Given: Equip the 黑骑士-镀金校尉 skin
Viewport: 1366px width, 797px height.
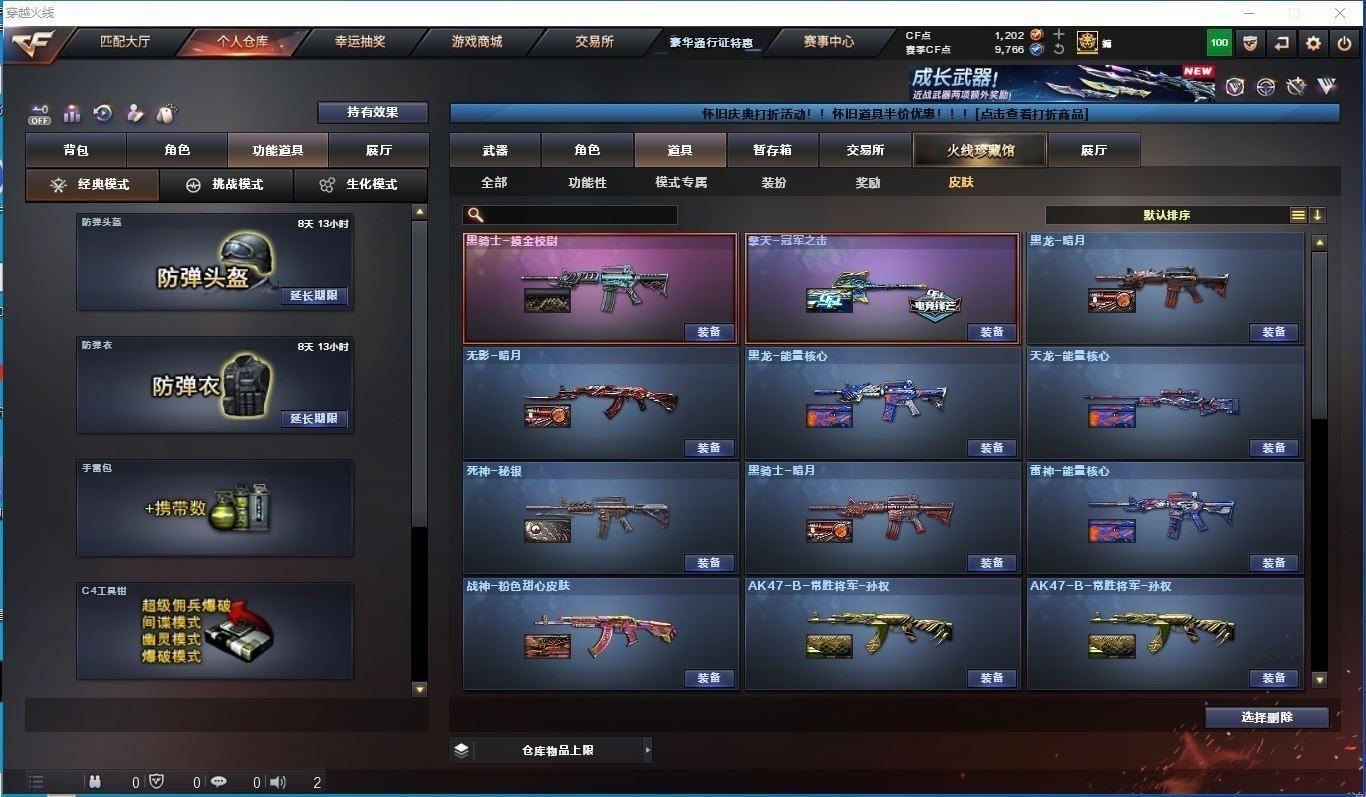Looking at the screenshot, I should (x=709, y=332).
